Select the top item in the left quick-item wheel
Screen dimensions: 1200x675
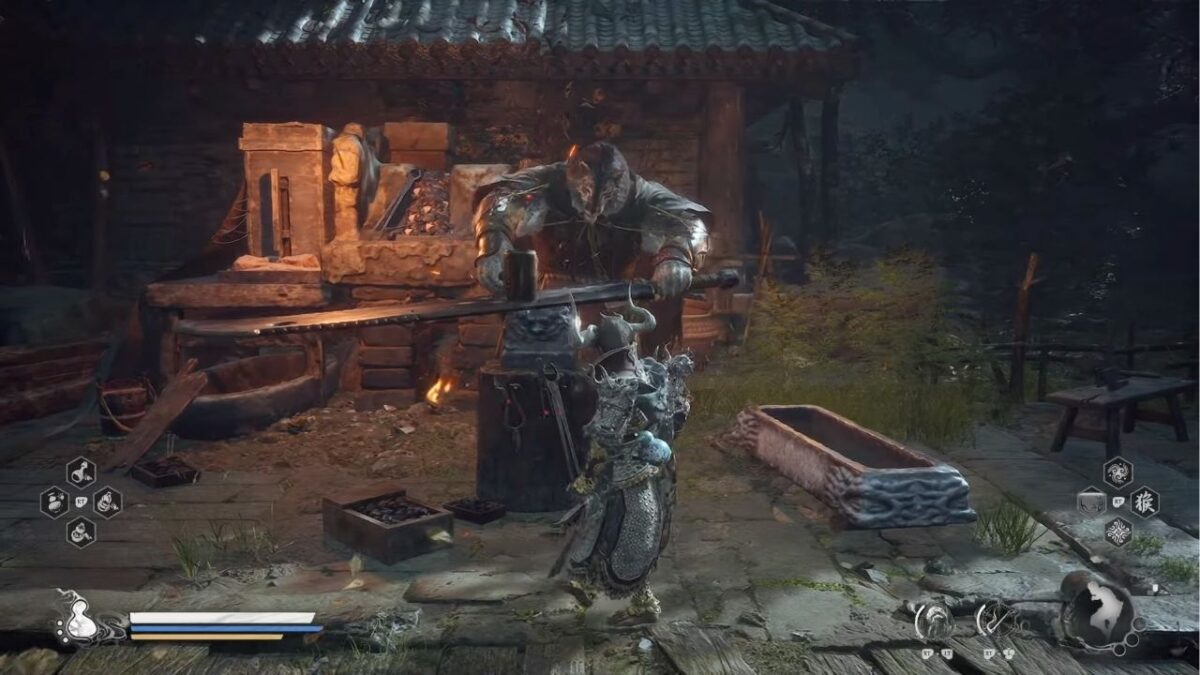[81, 472]
